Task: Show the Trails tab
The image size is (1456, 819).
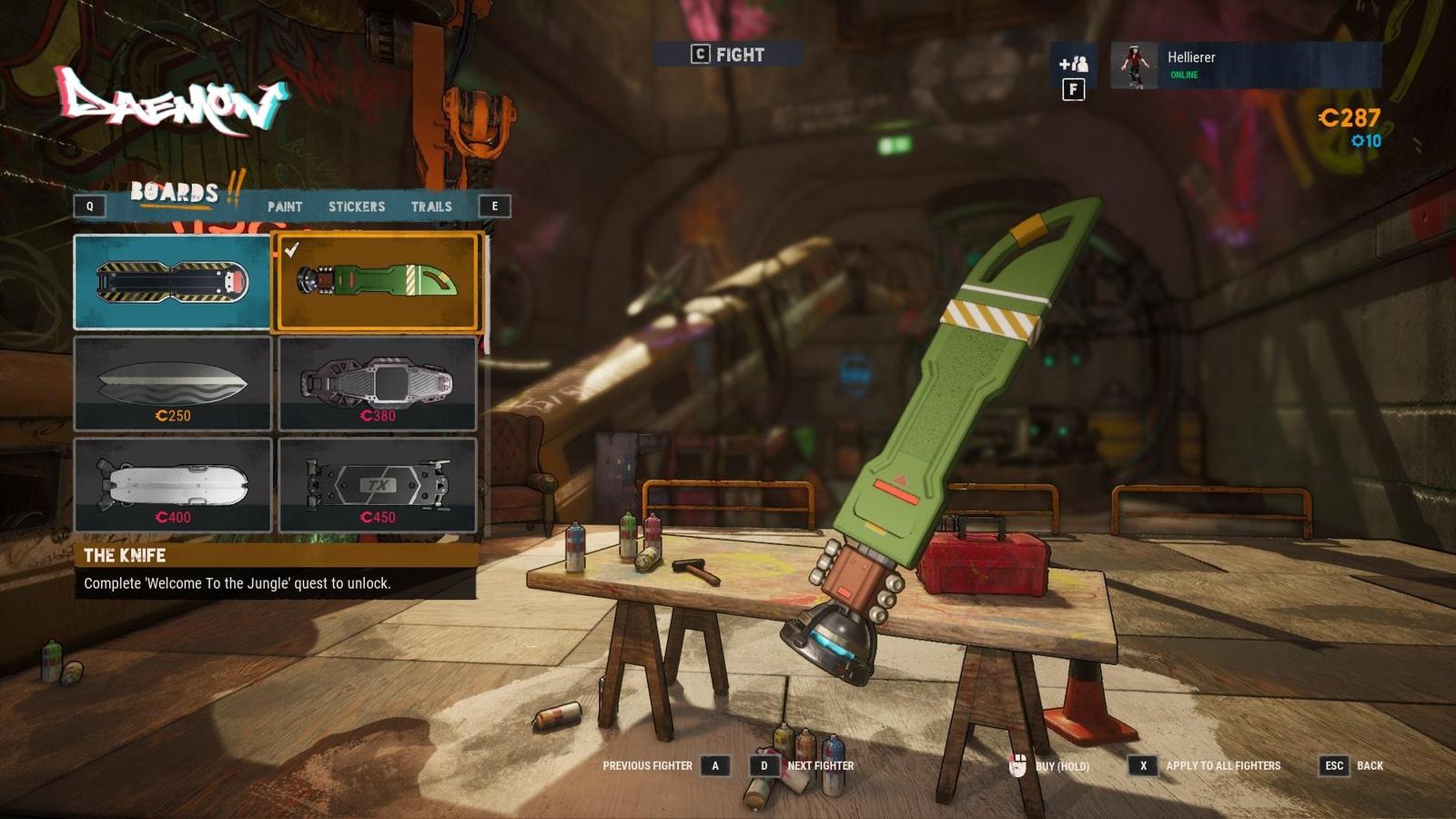Action: [x=431, y=207]
